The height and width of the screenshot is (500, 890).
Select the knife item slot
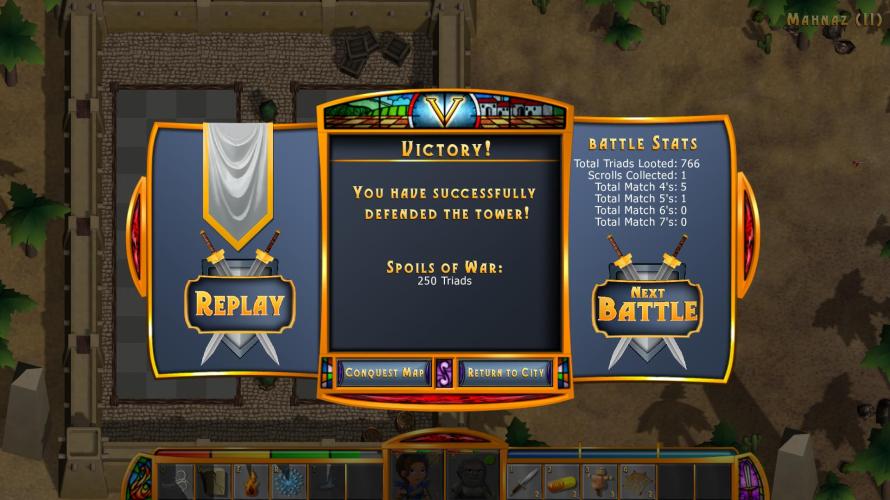(x=525, y=481)
